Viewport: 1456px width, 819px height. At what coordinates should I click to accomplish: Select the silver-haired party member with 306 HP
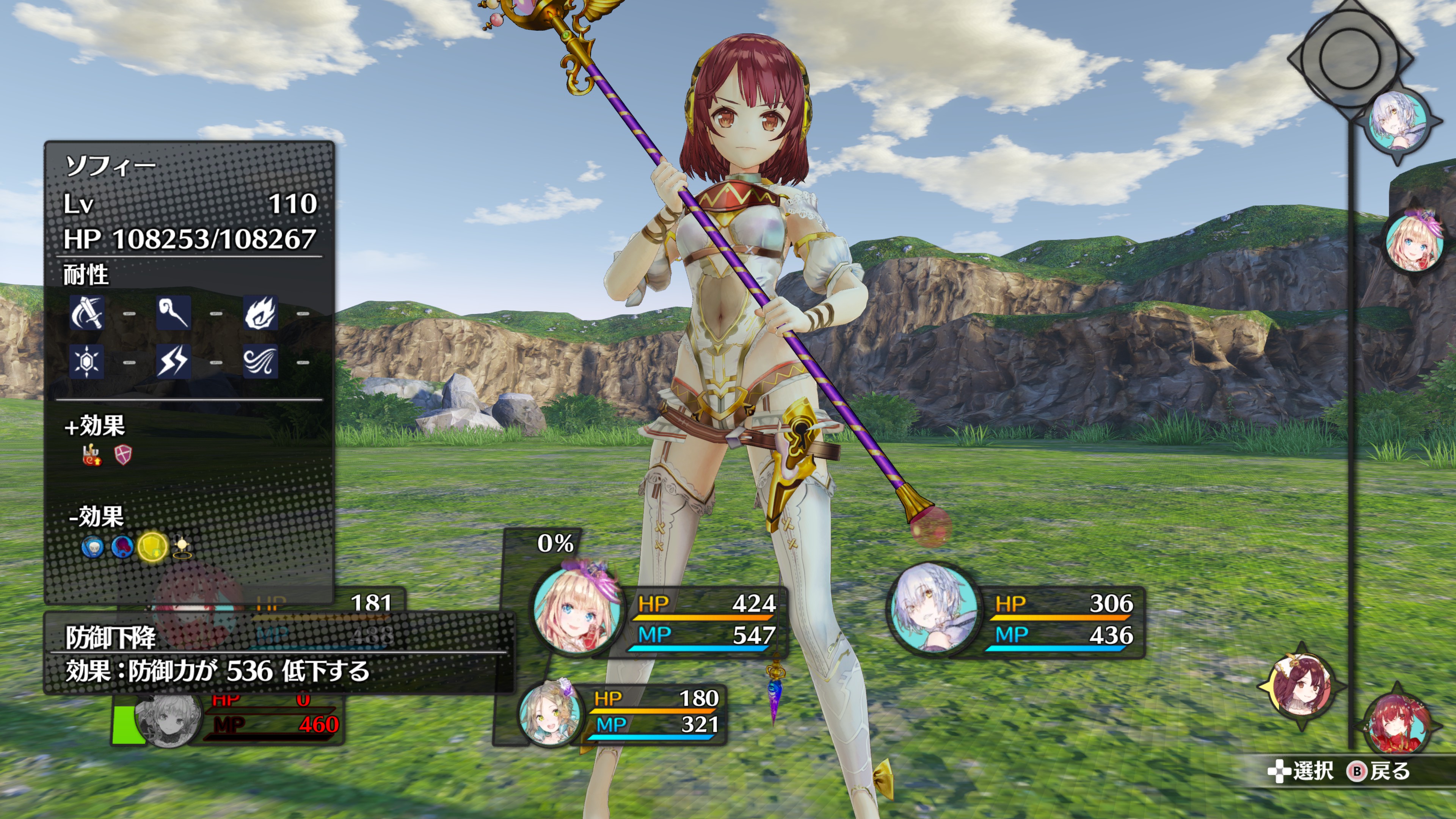934,609
